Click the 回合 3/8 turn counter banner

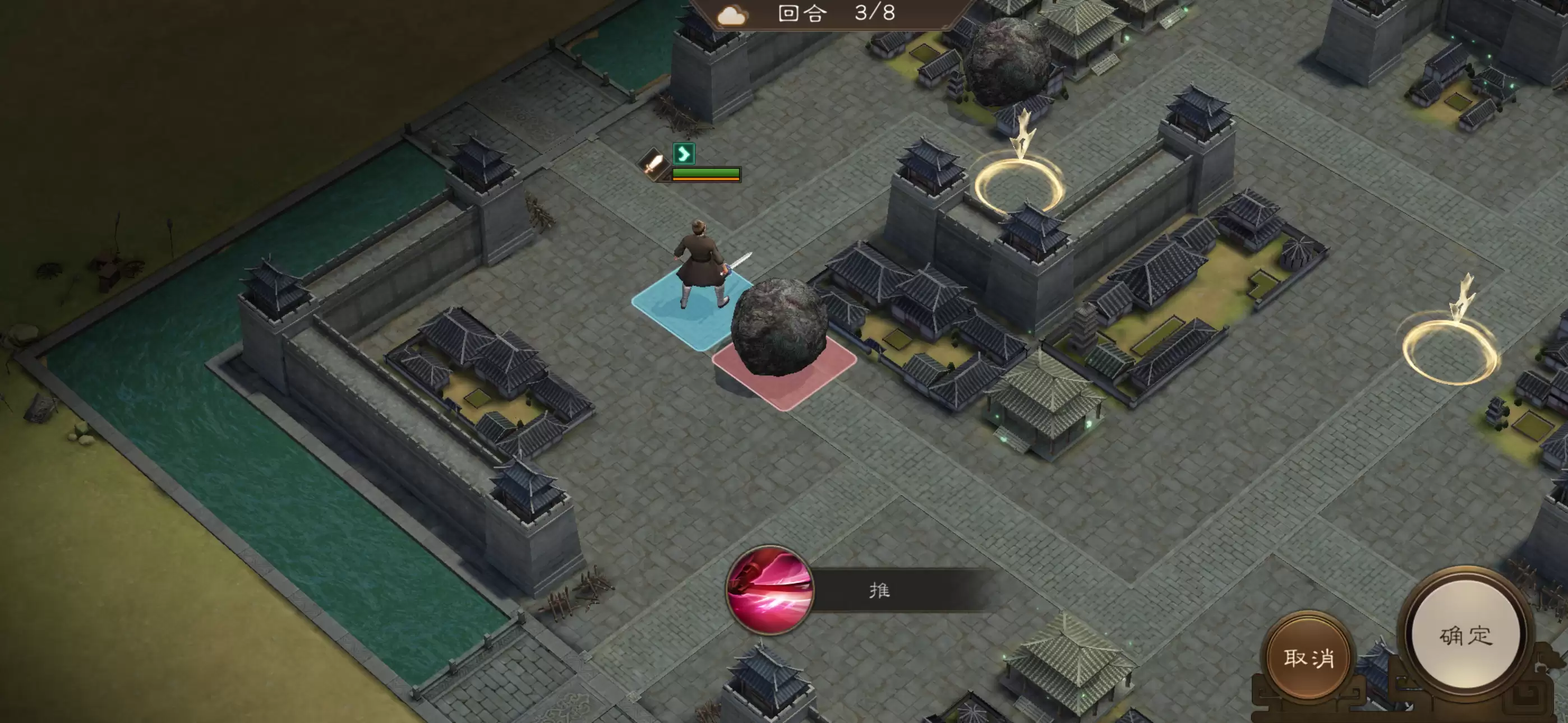(822, 15)
